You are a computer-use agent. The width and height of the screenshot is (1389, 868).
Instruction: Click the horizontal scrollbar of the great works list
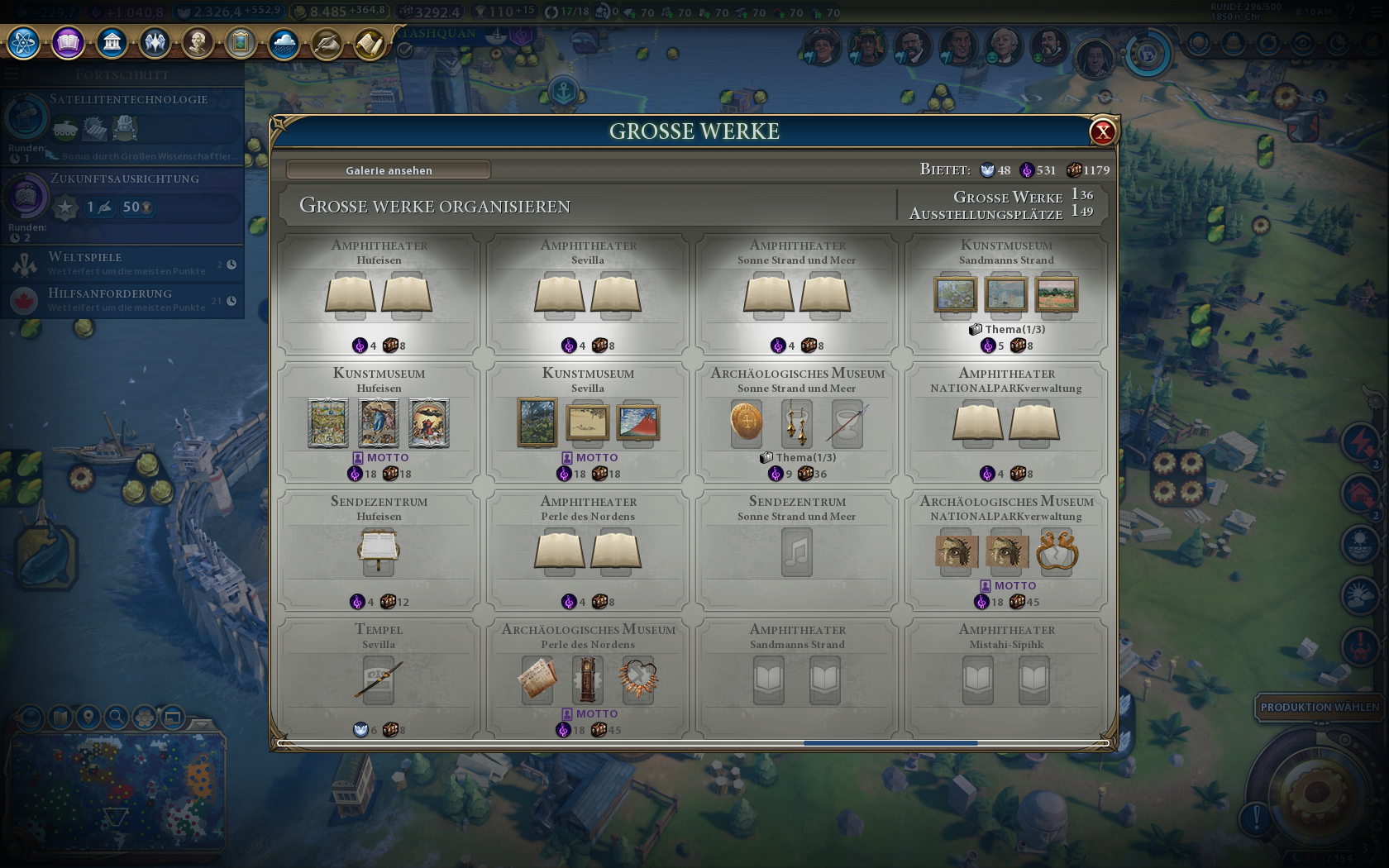tap(890, 743)
